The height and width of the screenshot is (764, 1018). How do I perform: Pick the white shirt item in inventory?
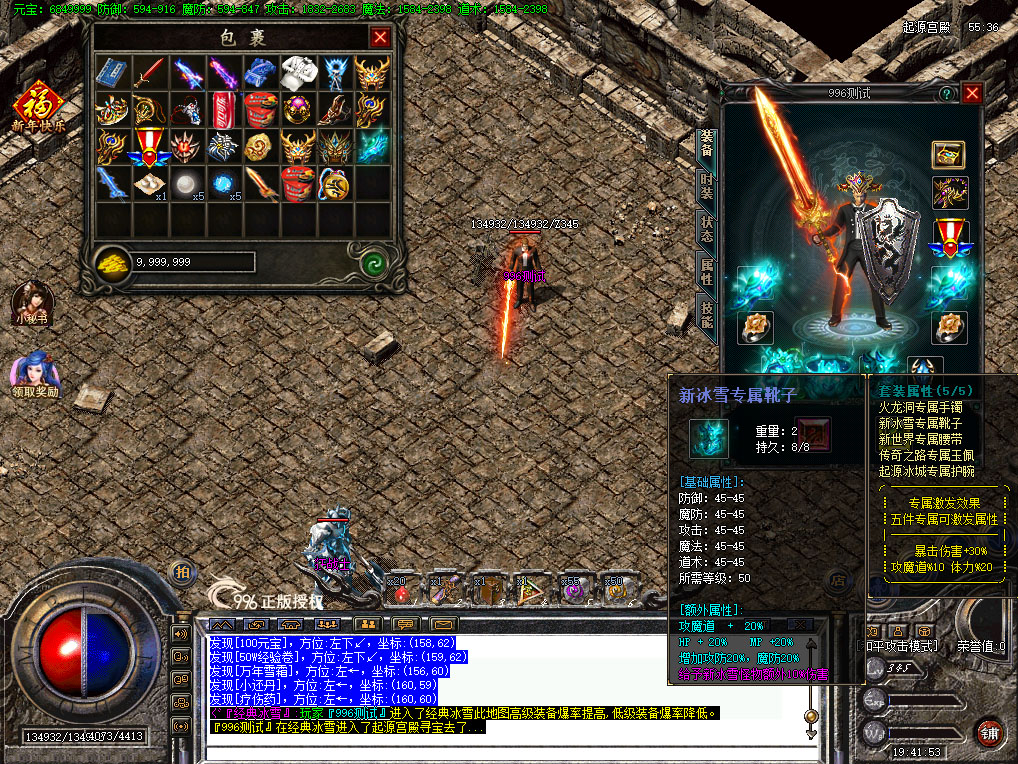coord(297,72)
